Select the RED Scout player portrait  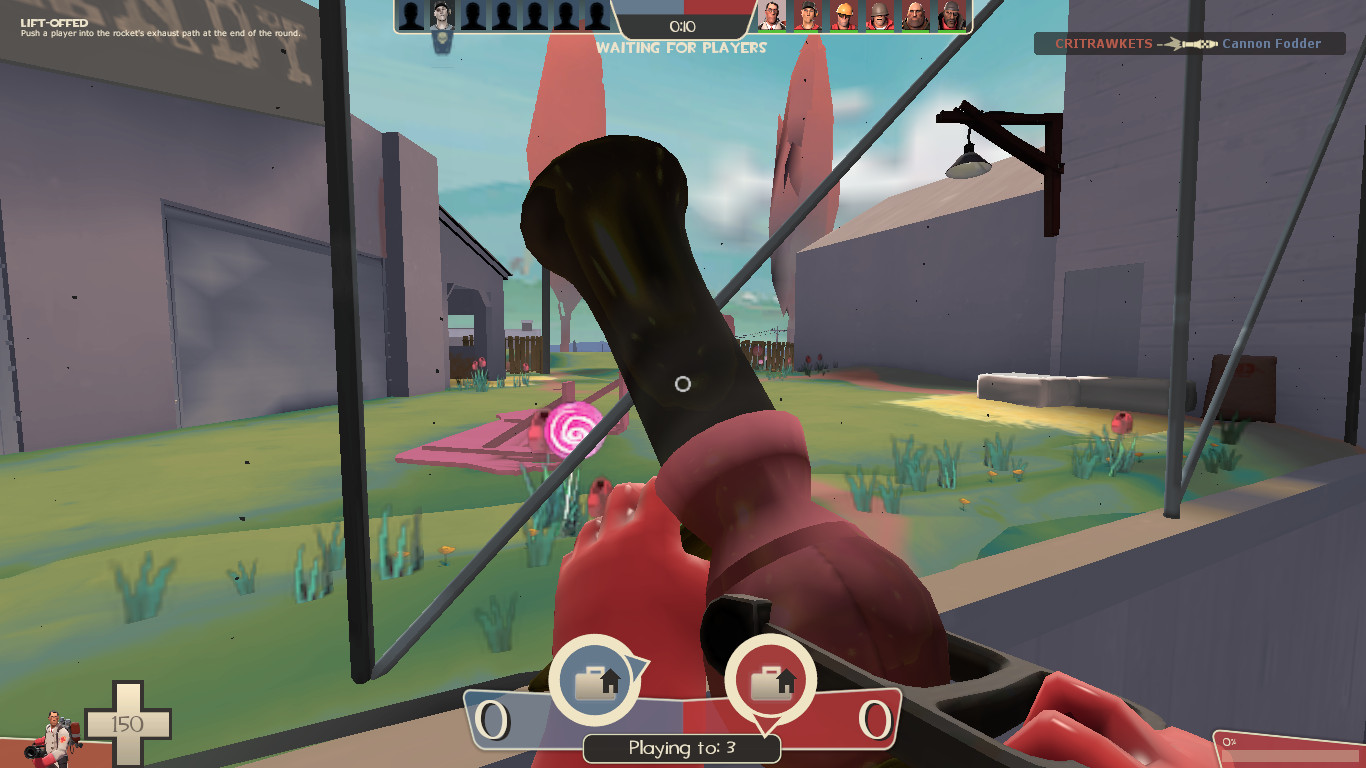point(806,16)
